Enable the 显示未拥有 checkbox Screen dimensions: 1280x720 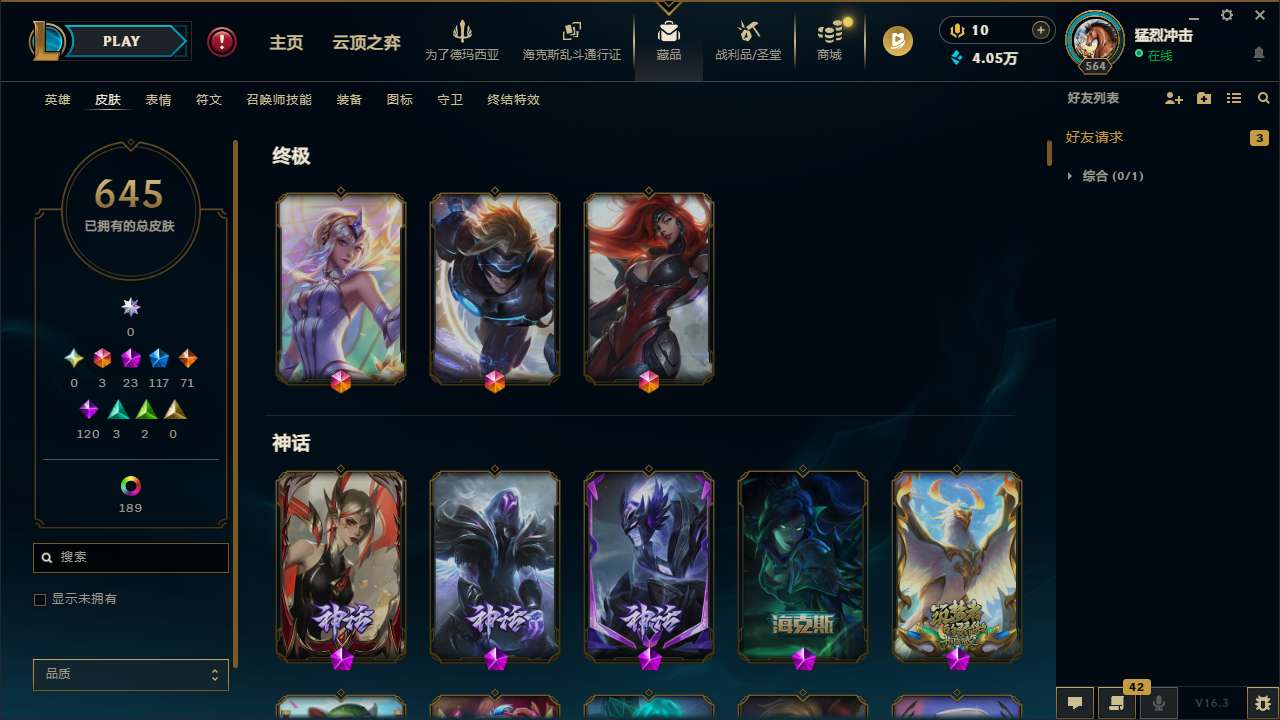coord(40,599)
